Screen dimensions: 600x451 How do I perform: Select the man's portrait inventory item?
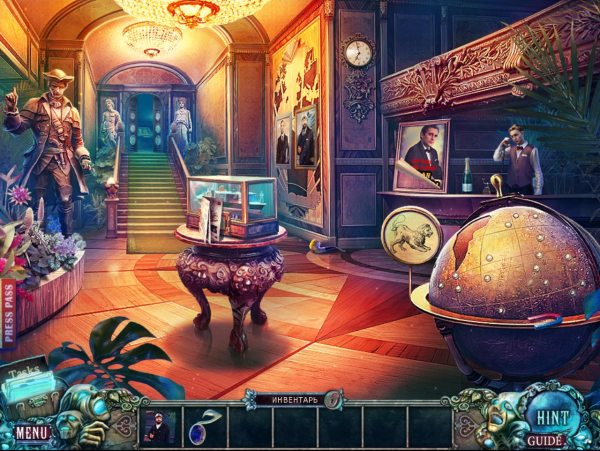tap(159, 424)
